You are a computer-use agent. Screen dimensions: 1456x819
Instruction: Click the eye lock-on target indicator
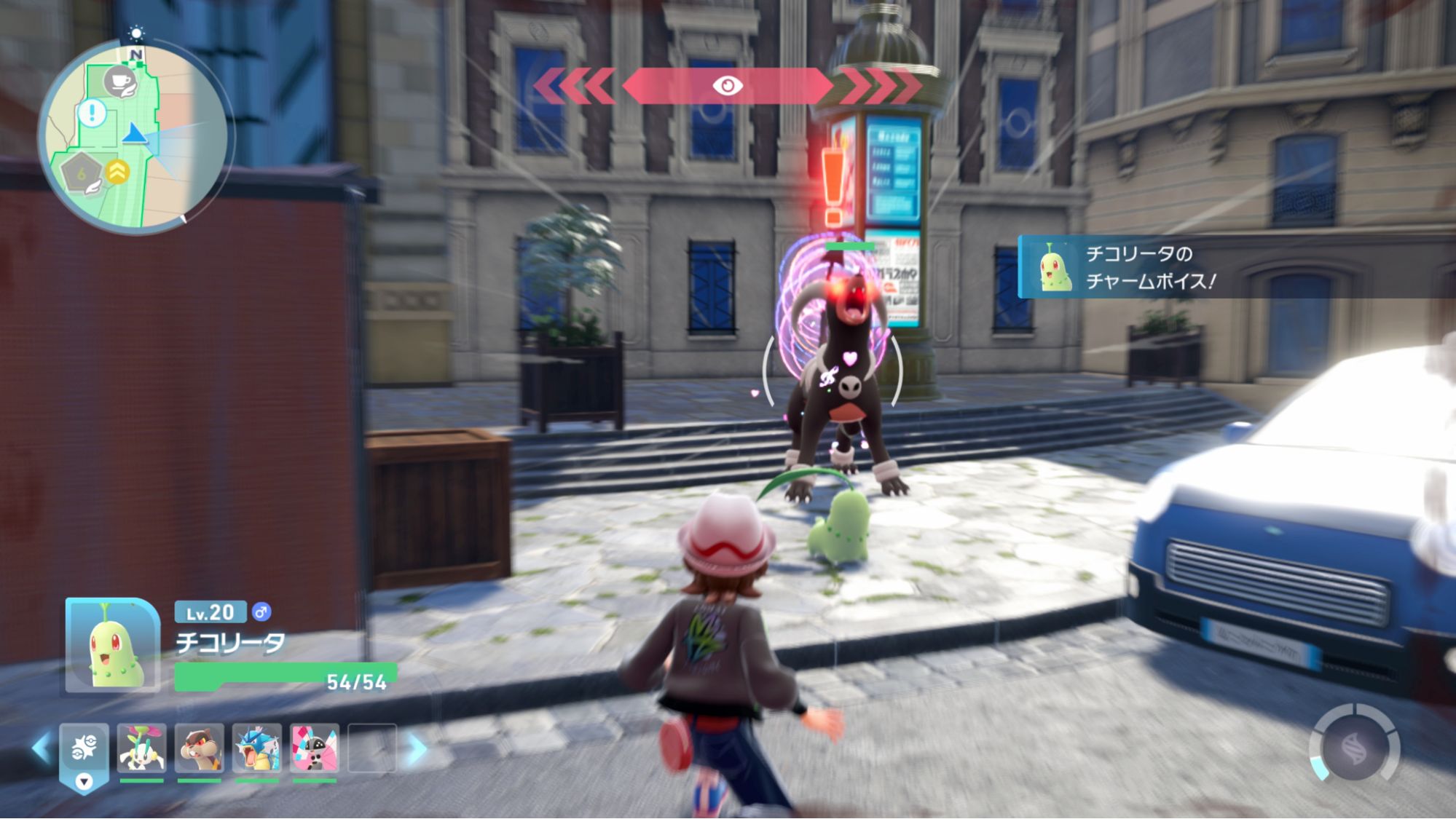(727, 86)
